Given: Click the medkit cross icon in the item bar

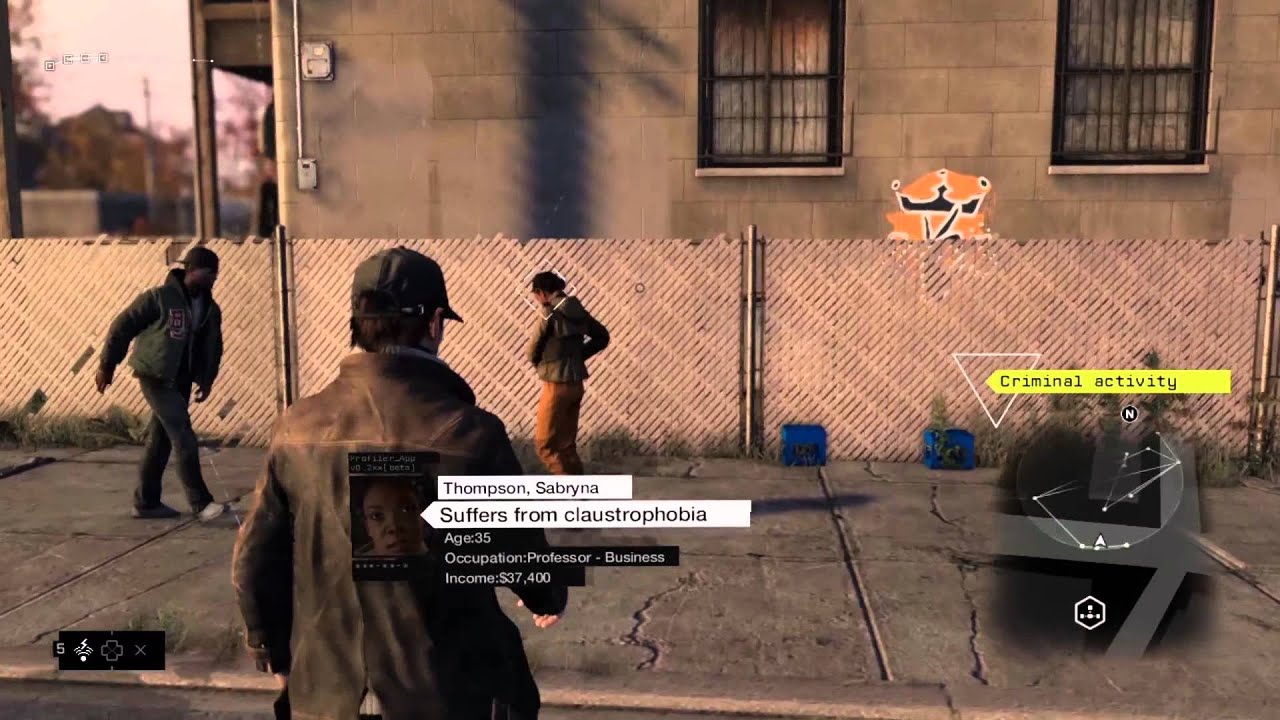Looking at the screenshot, I should point(111,648).
